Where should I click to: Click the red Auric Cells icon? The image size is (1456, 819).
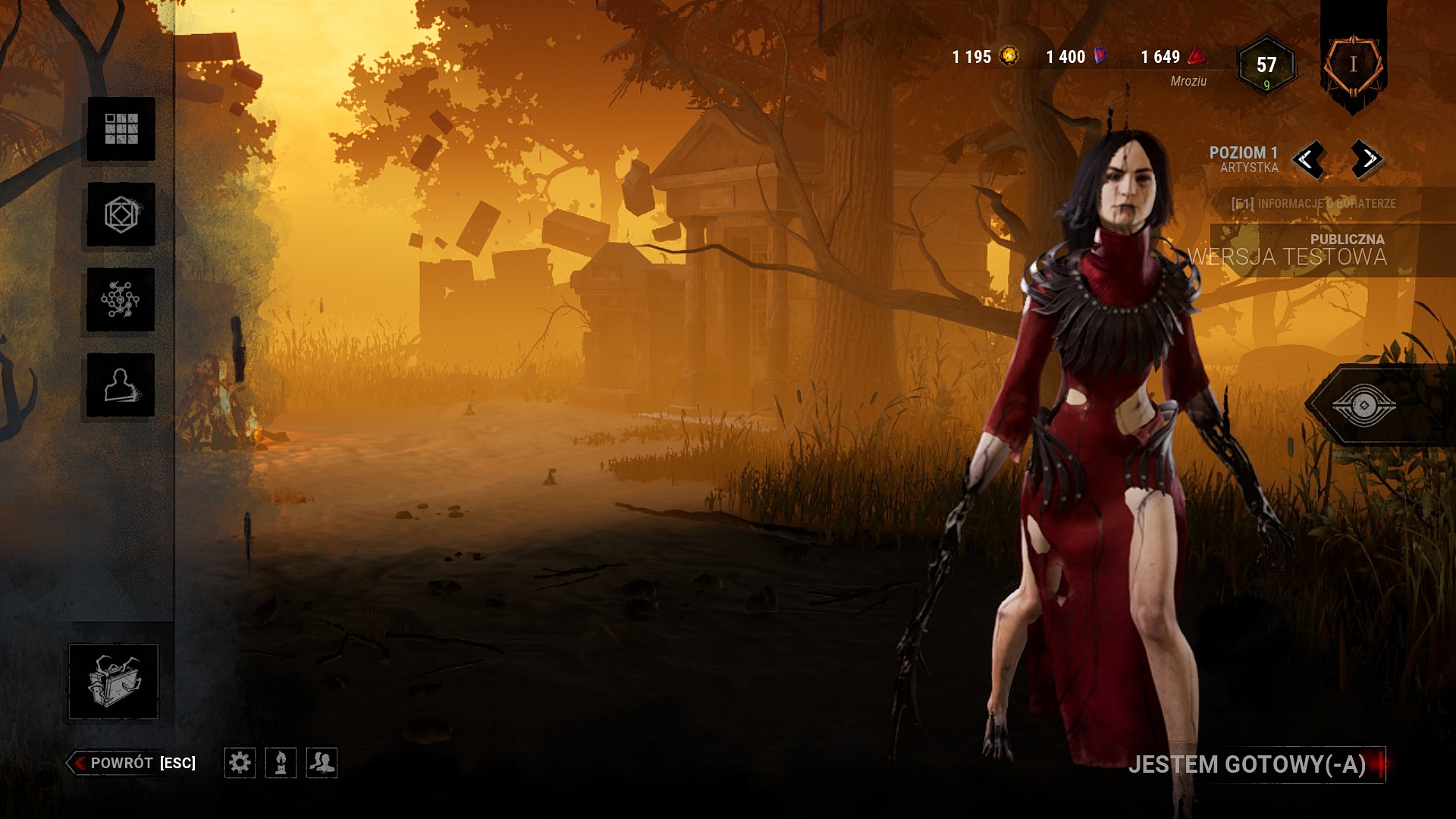pos(1195,55)
